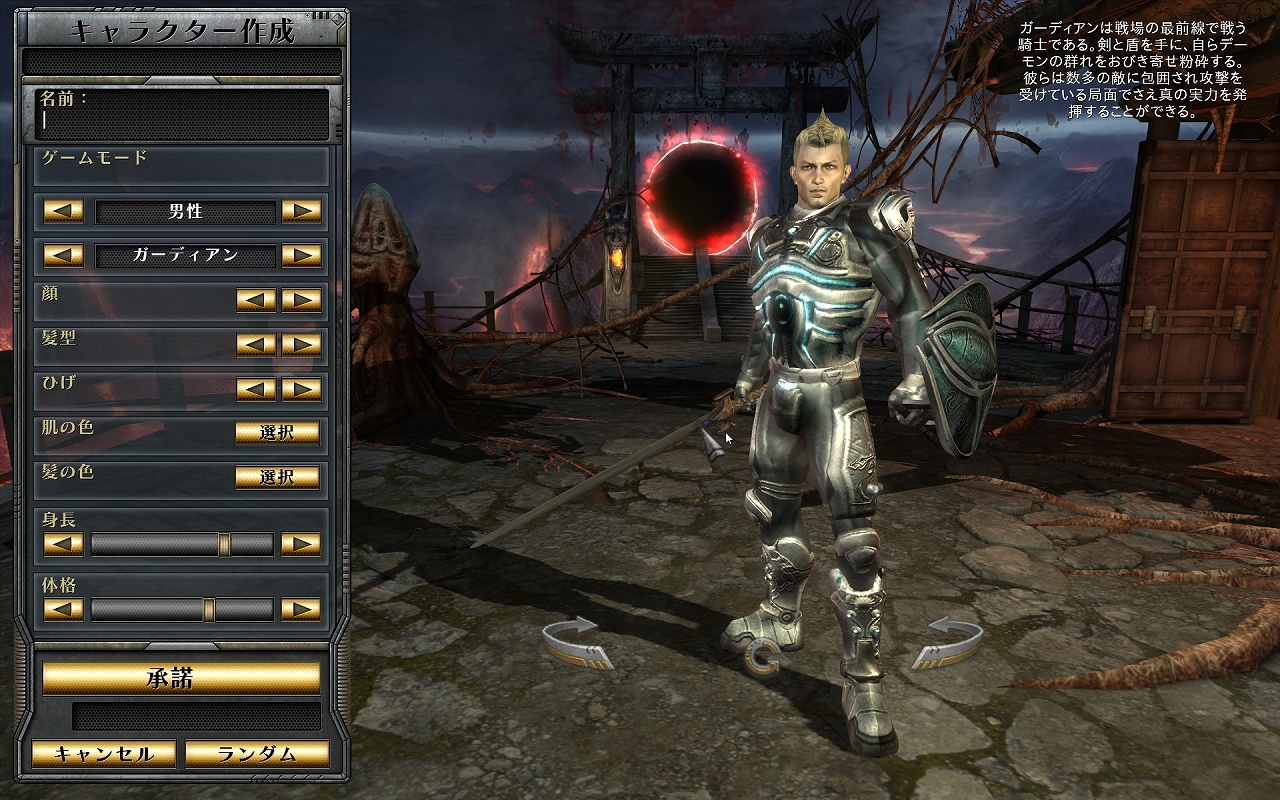Decrease 身長 height with left arrow
Image resolution: width=1280 pixels, height=800 pixels.
[63, 544]
